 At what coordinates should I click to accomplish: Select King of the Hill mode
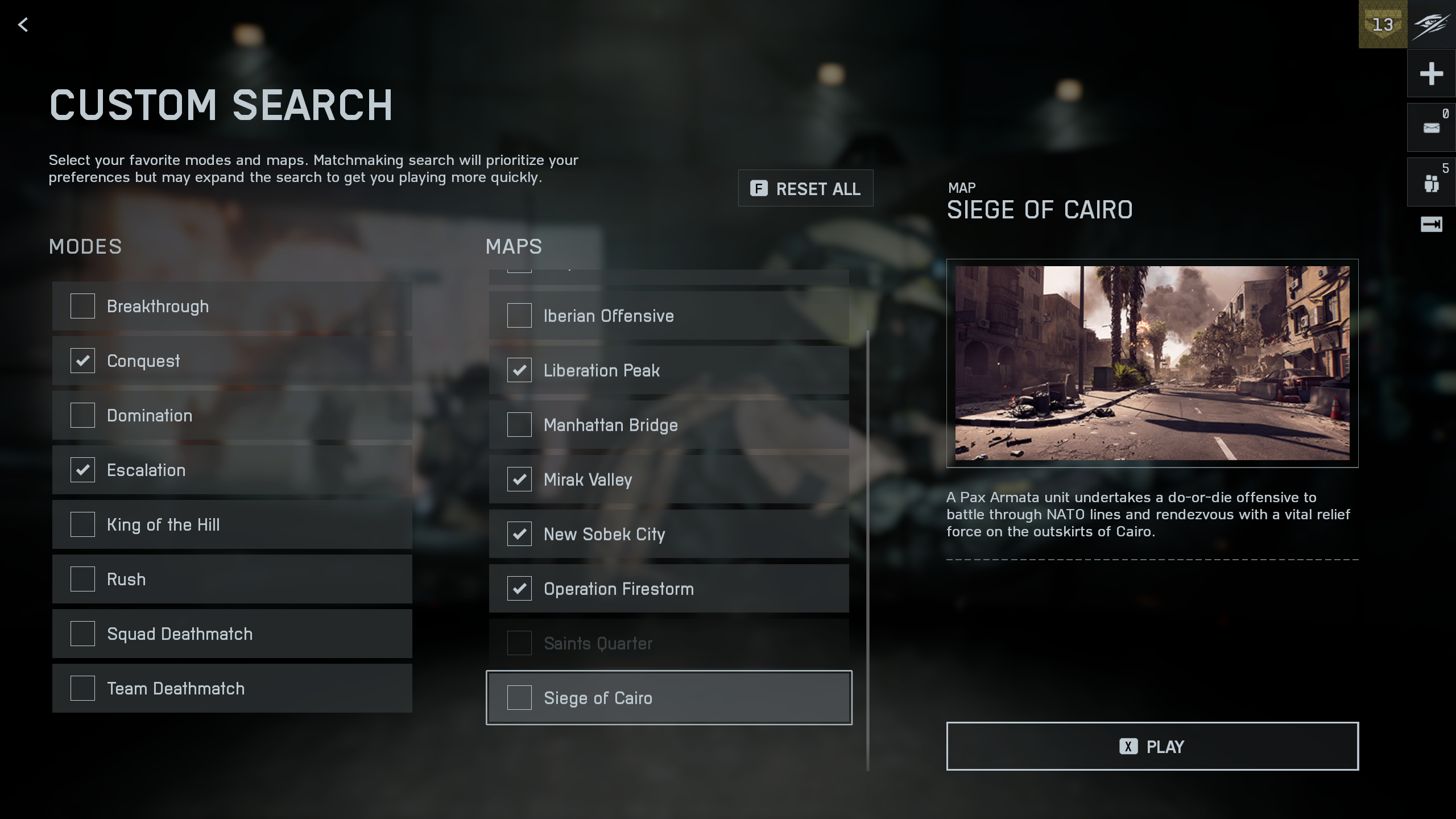click(x=82, y=524)
